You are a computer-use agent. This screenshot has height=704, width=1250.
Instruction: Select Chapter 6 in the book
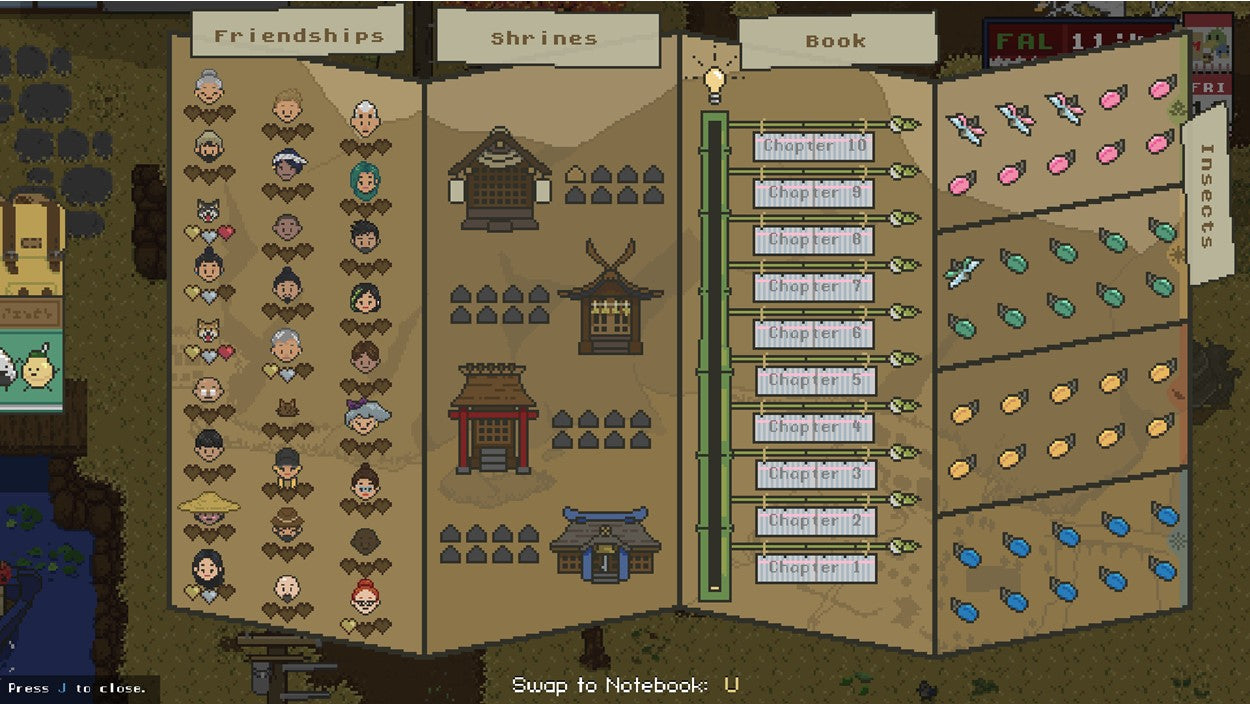pyautogui.click(x=814, y=334)
